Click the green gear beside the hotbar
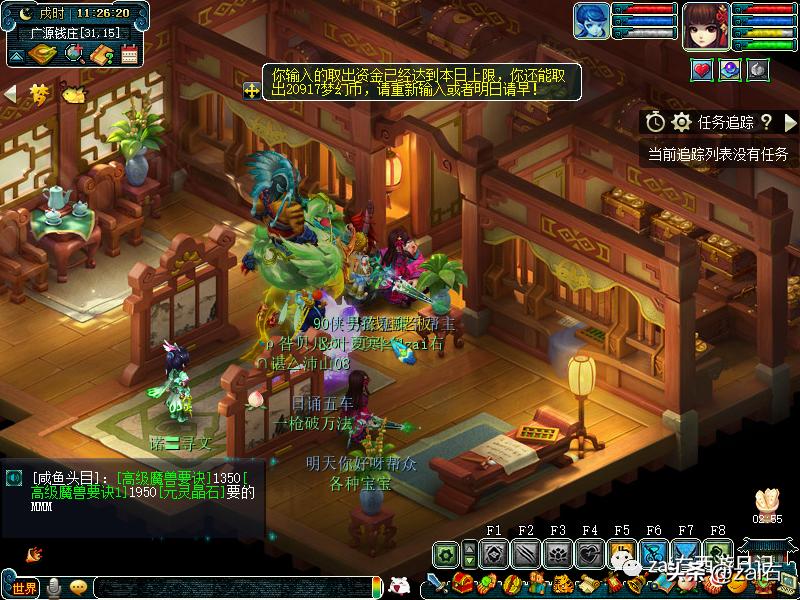This screenshot has height=600, width=800. (x=446, y=553)
